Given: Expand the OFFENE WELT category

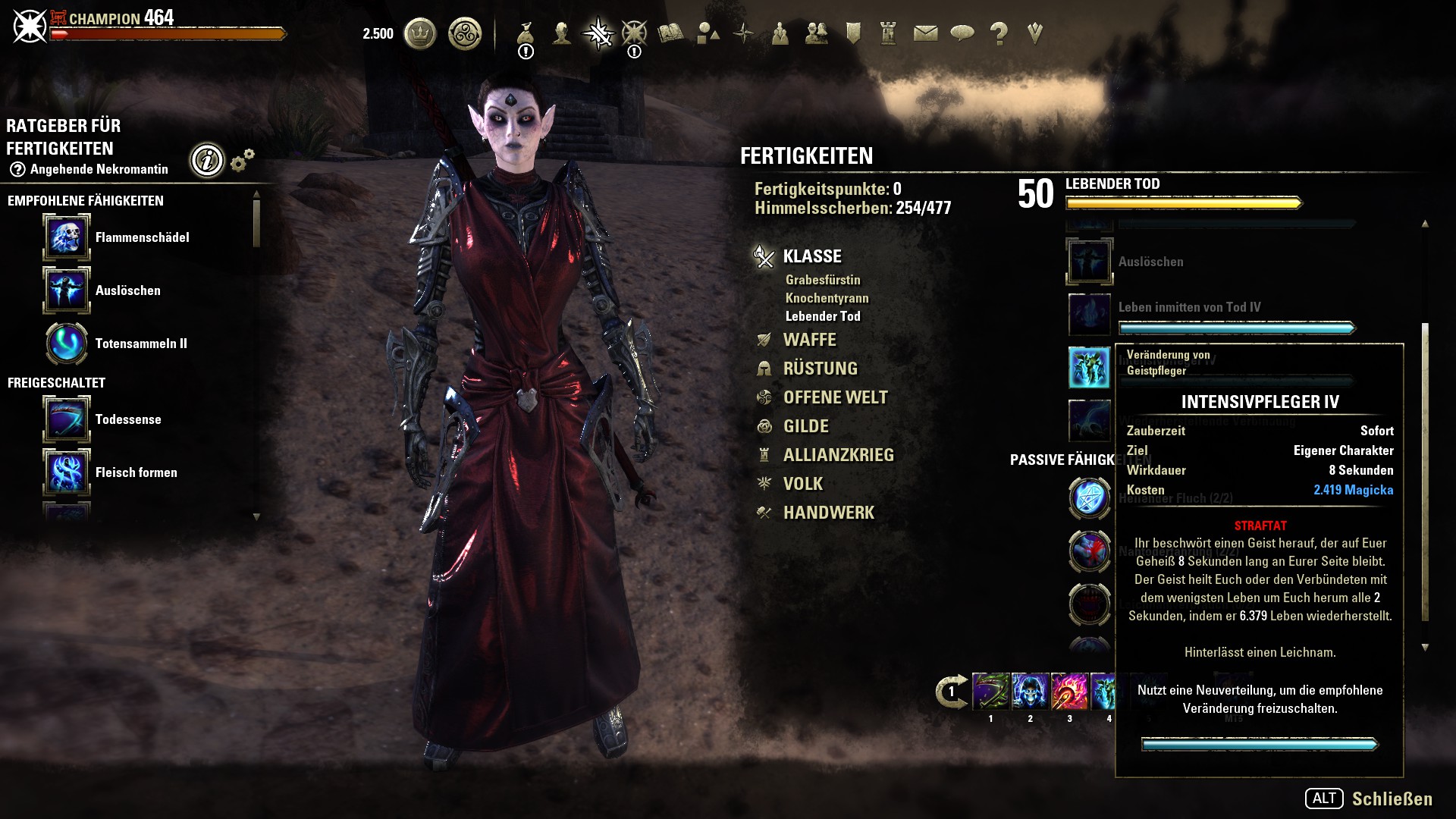Looking at the screenshot, I should [835, 397].
